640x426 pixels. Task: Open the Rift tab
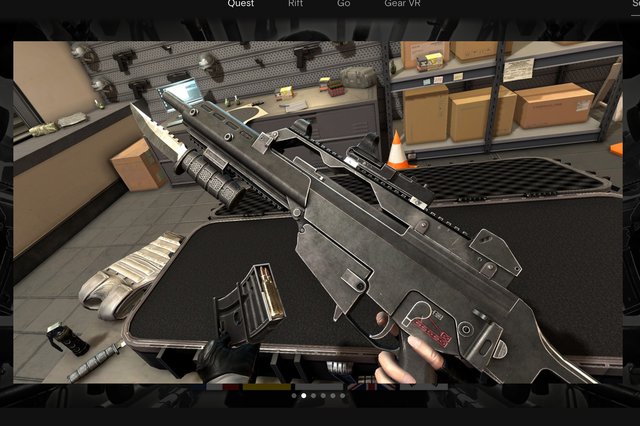click(x=296, y=4)
